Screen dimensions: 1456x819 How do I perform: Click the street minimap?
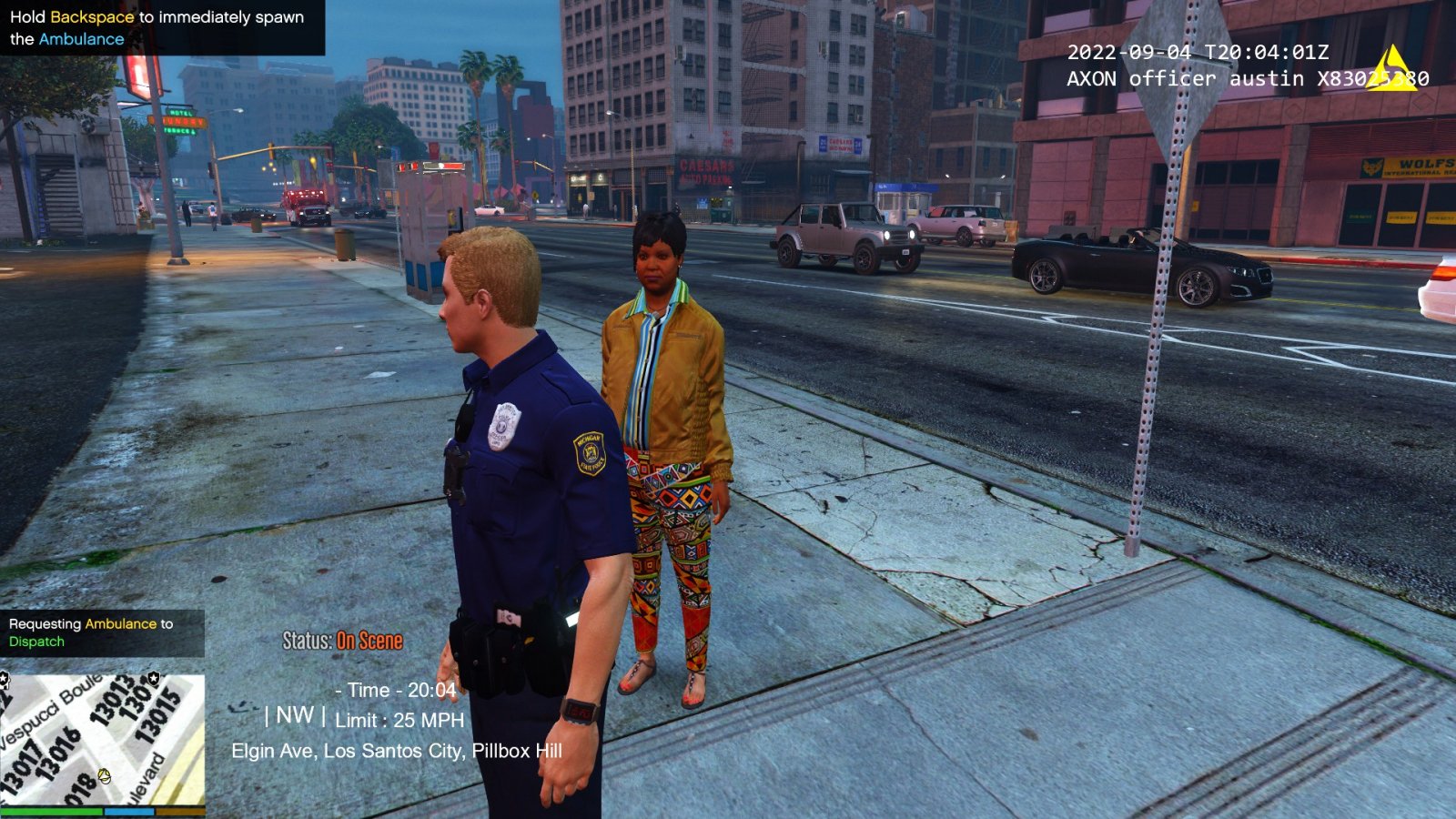[102, 739]
